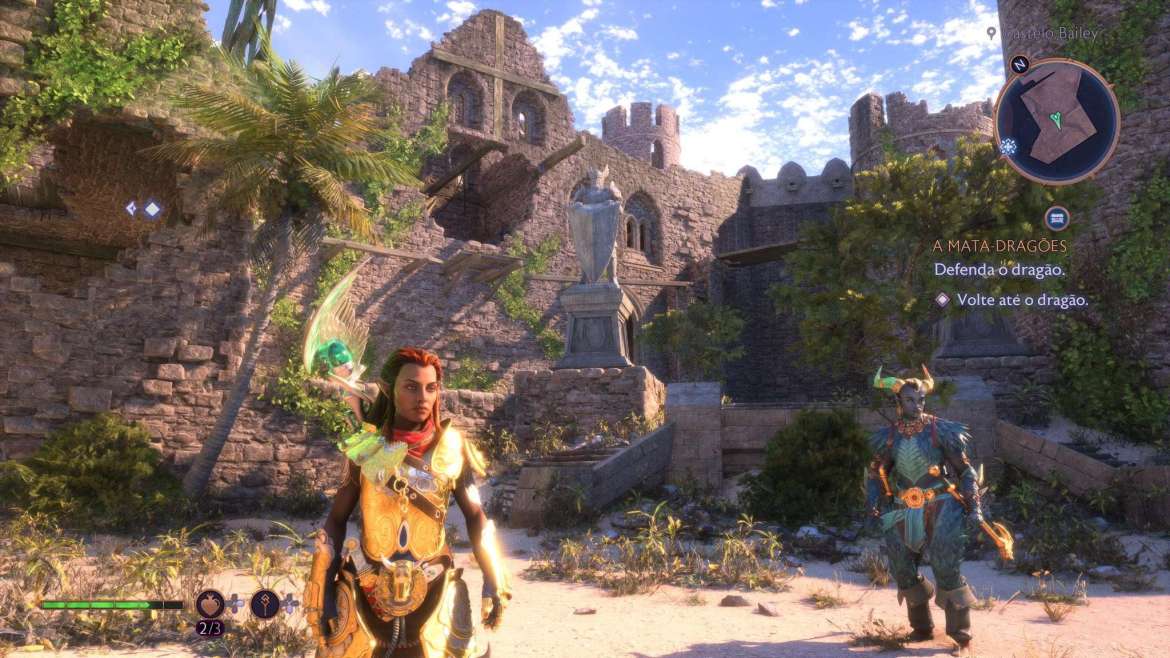Click the treasure chest icon below the minimap

[1057, 217]
